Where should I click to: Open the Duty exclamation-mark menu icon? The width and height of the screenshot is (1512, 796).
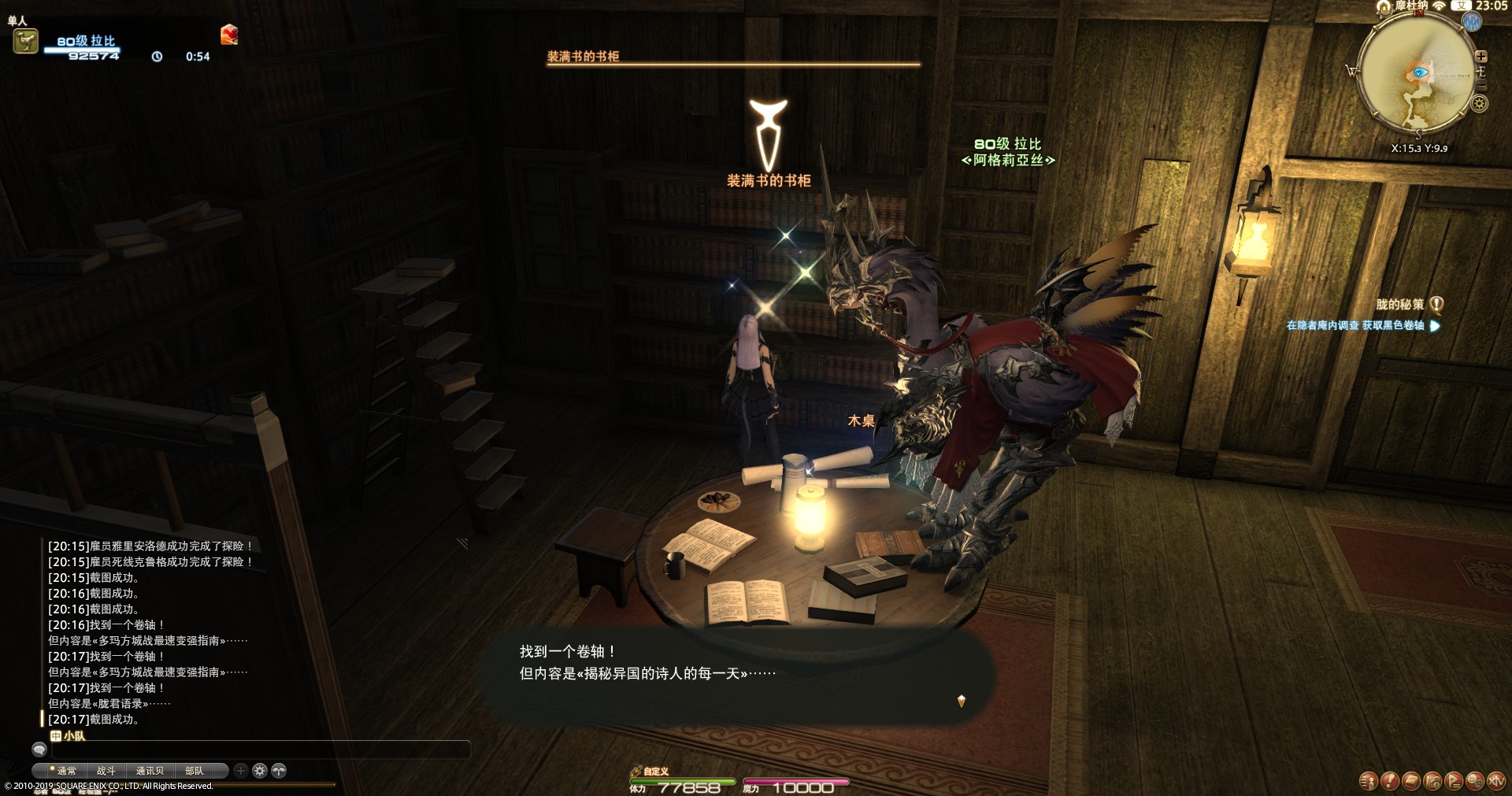click(1390, 781)
